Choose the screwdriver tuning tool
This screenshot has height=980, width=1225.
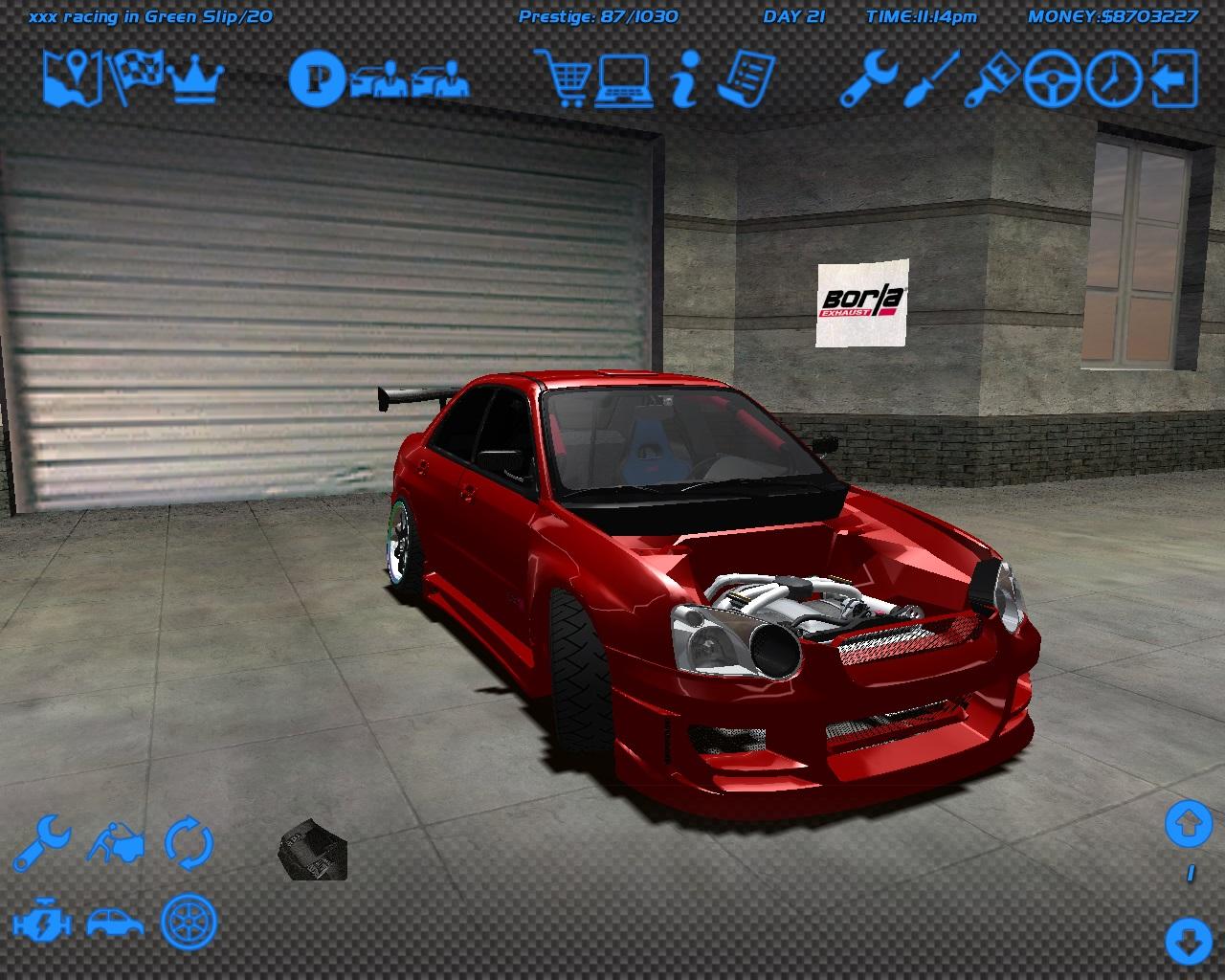click(930, 78)
